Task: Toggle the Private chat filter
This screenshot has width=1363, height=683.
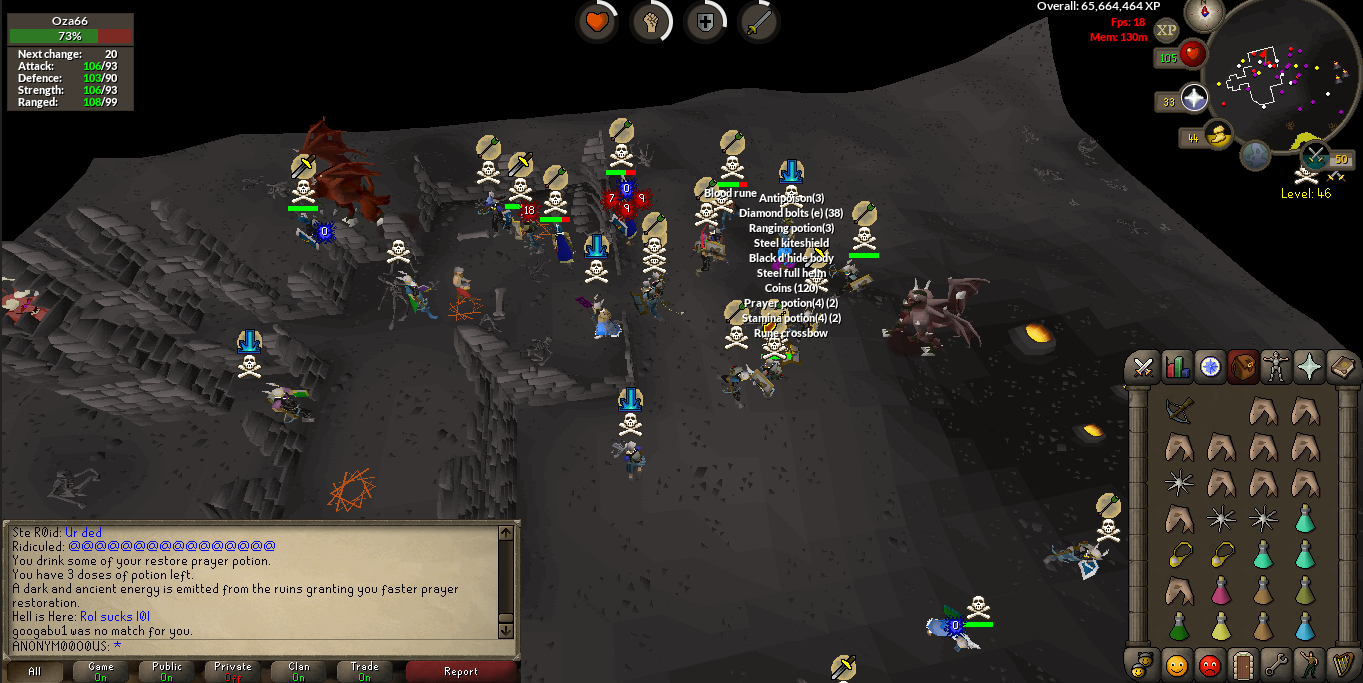Action: [233, 671]
